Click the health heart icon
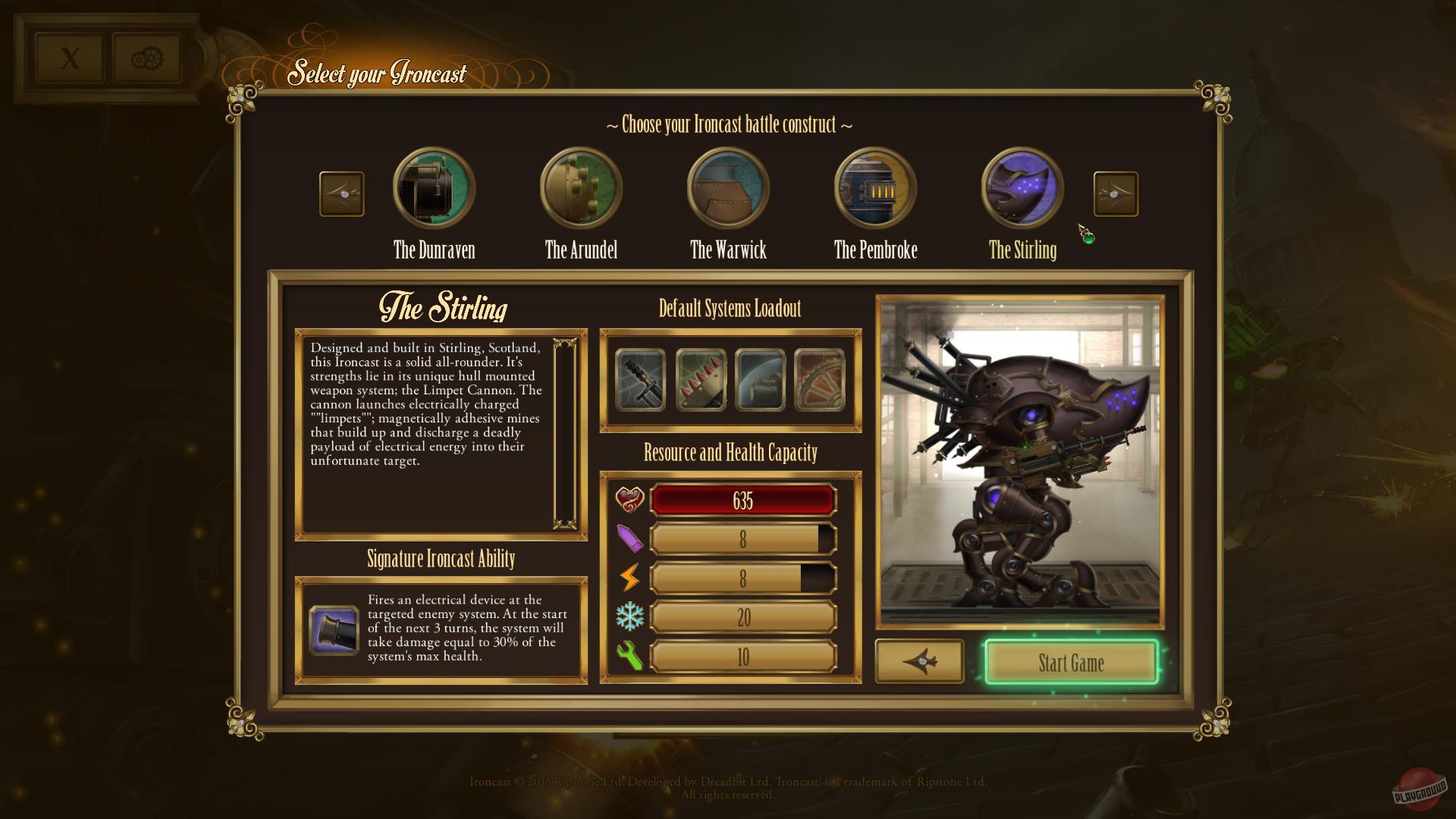This screenshot has height=819, width=1456. click(x=629, y=498)
